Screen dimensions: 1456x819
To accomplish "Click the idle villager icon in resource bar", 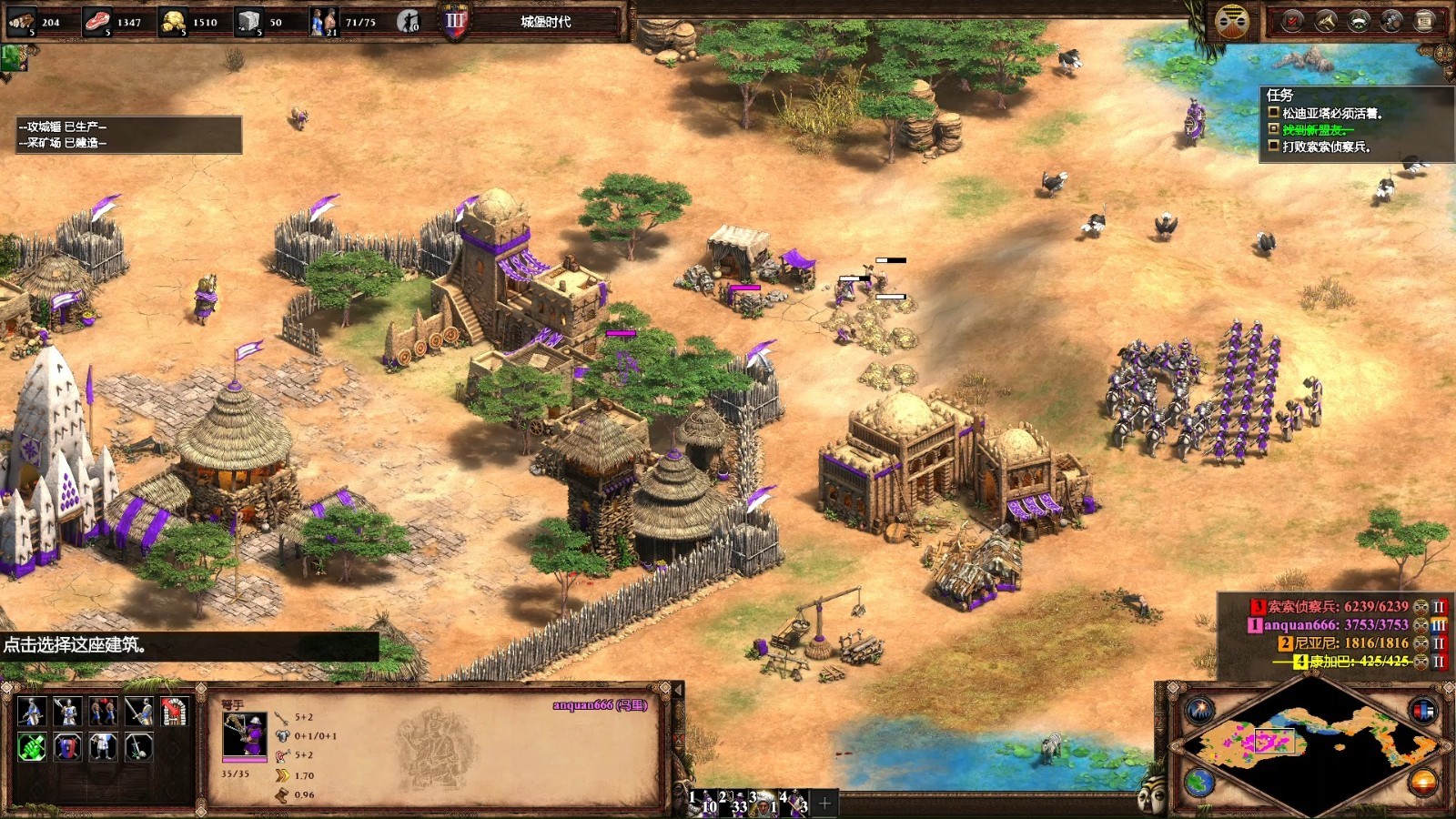I will pos(409,21).
